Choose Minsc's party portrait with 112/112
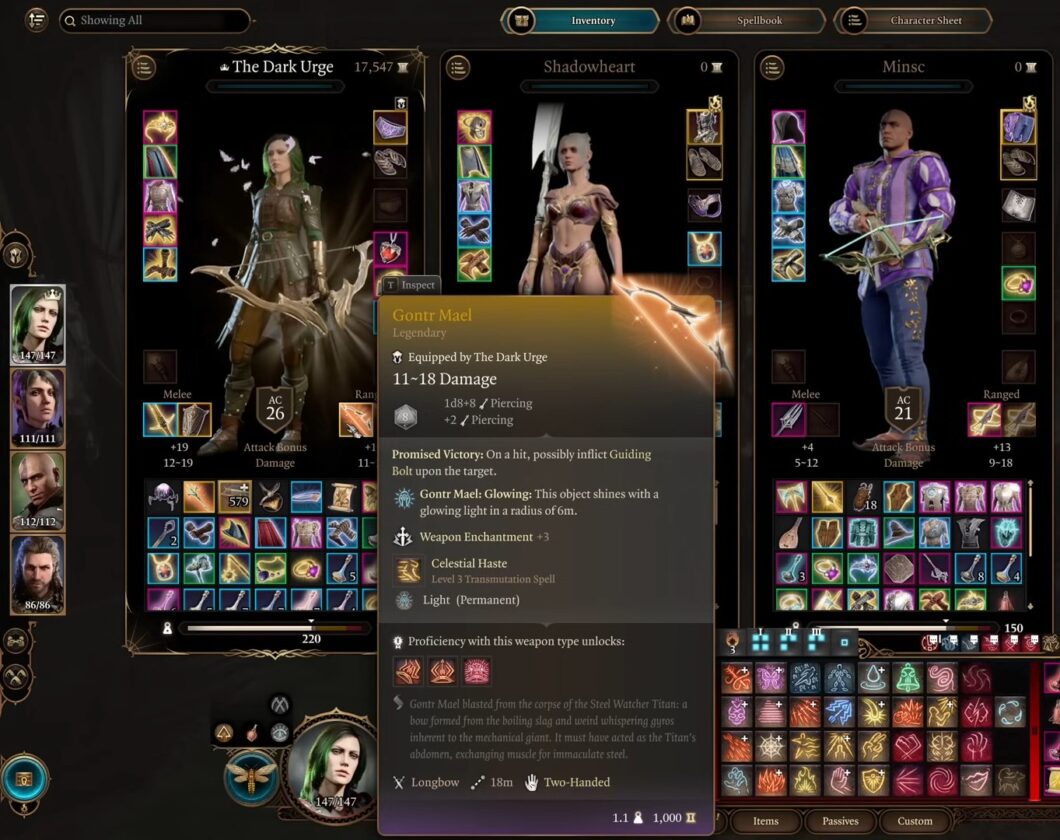Image resolution: width=1060 pixels, height=840 pixels. [38, 491]
